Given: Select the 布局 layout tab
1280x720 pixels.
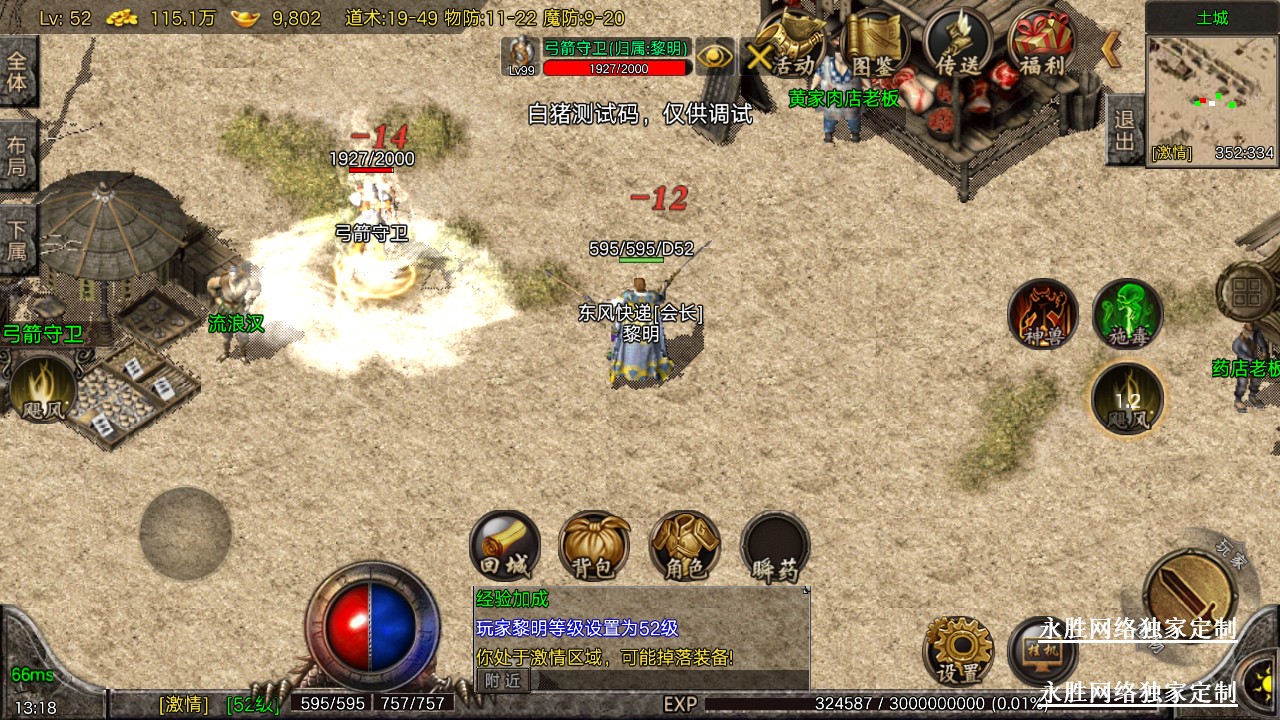Looking at the screenshot, I should pos(18,155).
